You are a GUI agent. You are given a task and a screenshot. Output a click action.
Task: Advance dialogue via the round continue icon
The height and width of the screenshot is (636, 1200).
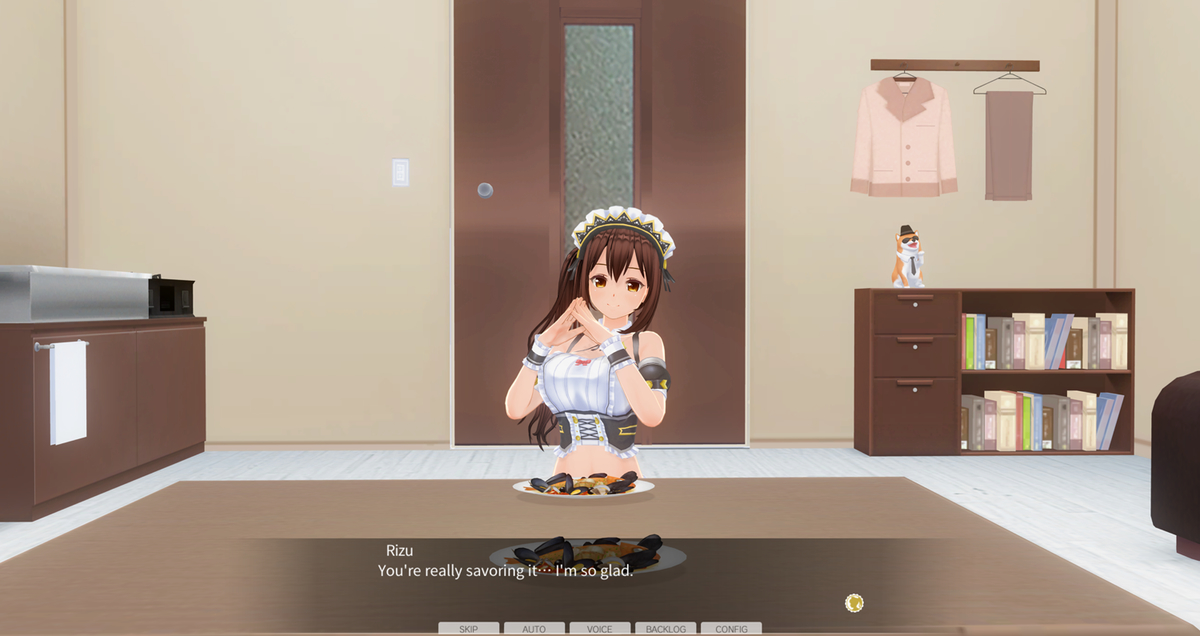pos(854,603)
